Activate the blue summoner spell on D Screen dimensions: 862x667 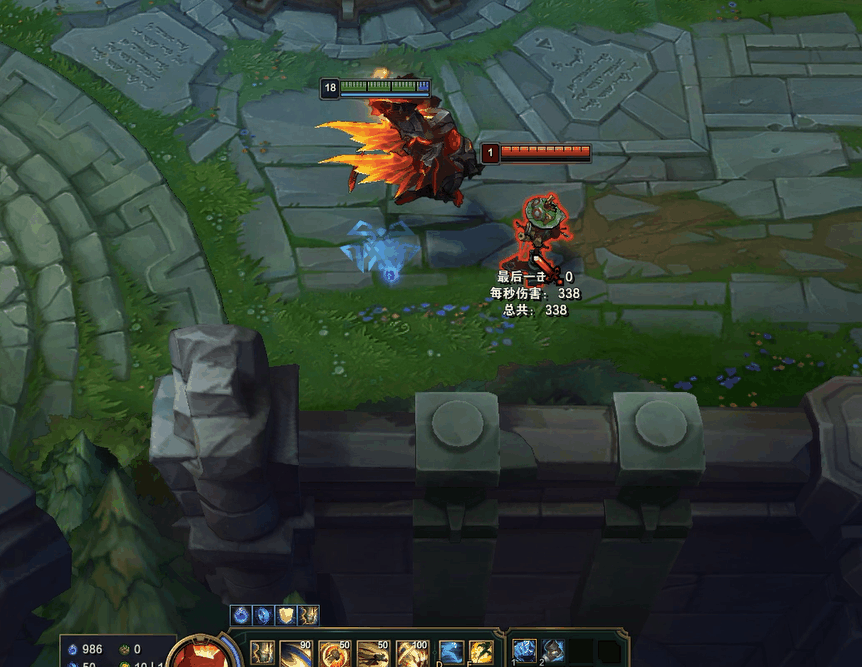(451, 653)
